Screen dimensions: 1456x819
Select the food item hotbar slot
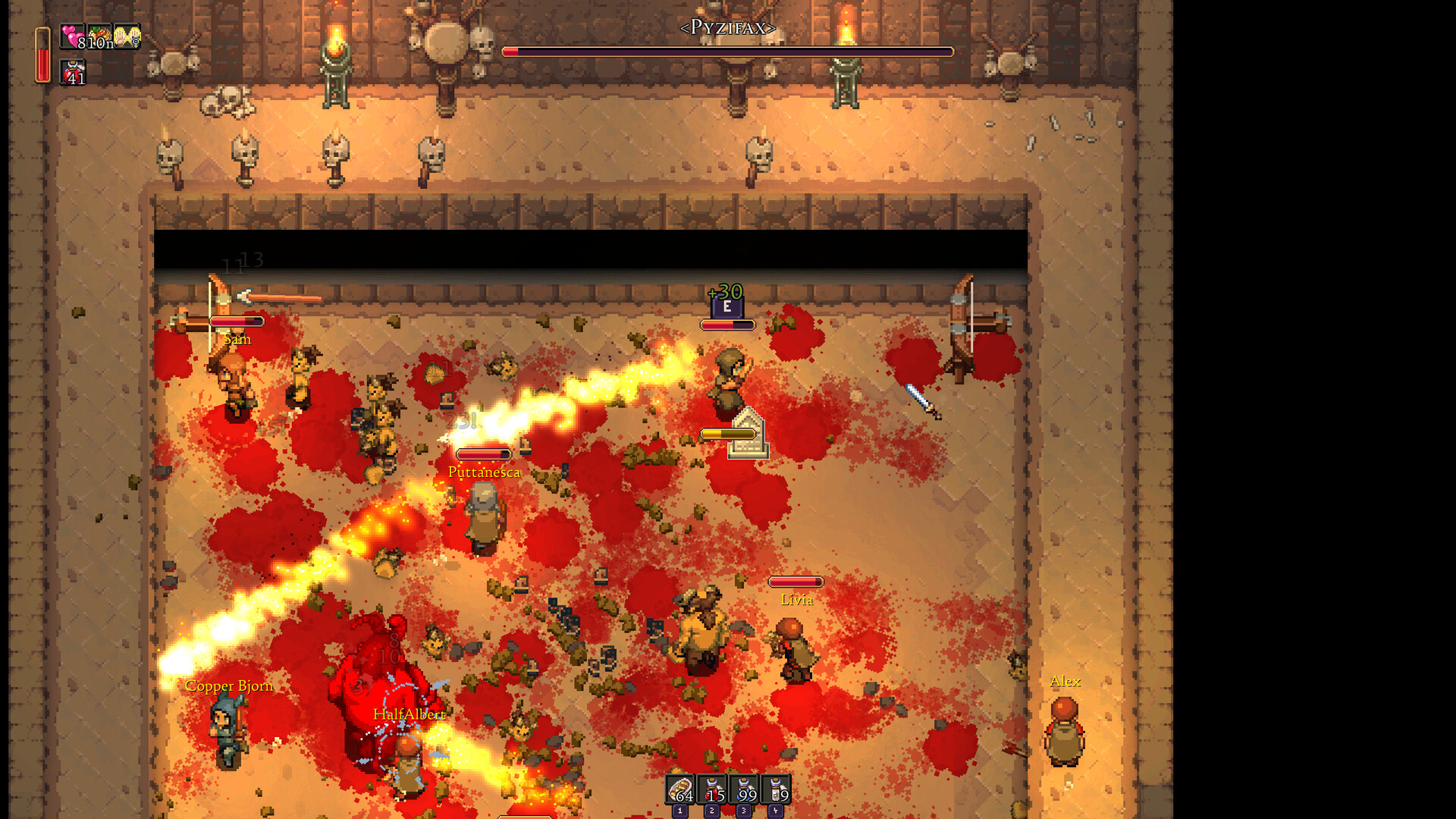tap(680, 790)
